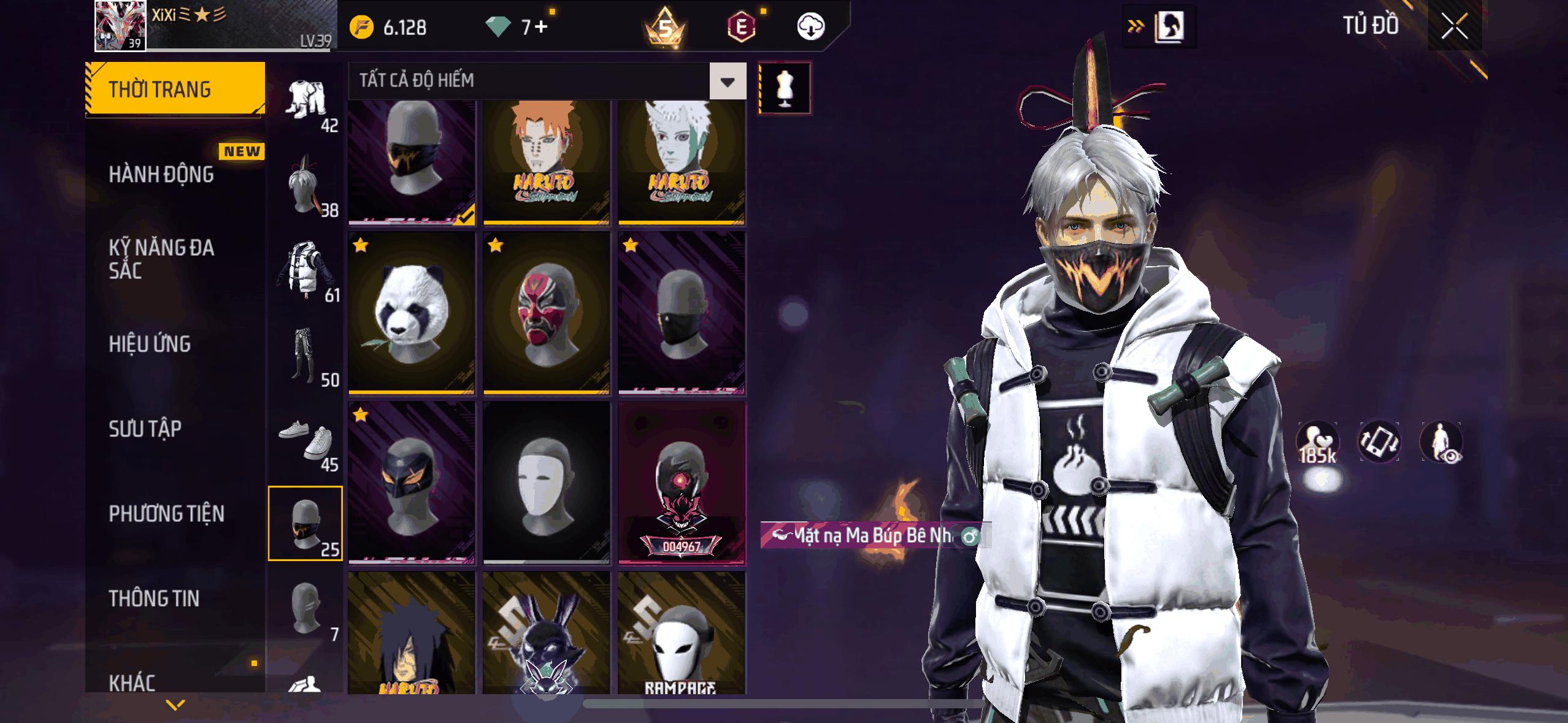Choose the plain white face mask

[547, 483]
